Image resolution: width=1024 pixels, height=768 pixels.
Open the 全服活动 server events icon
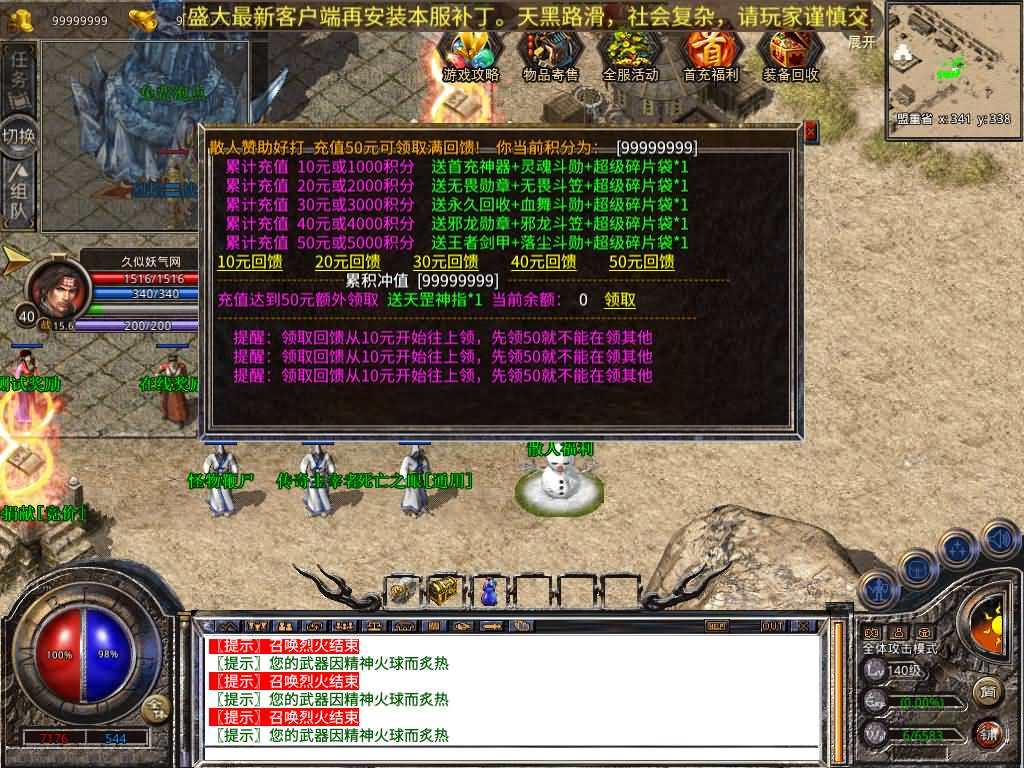630,55
